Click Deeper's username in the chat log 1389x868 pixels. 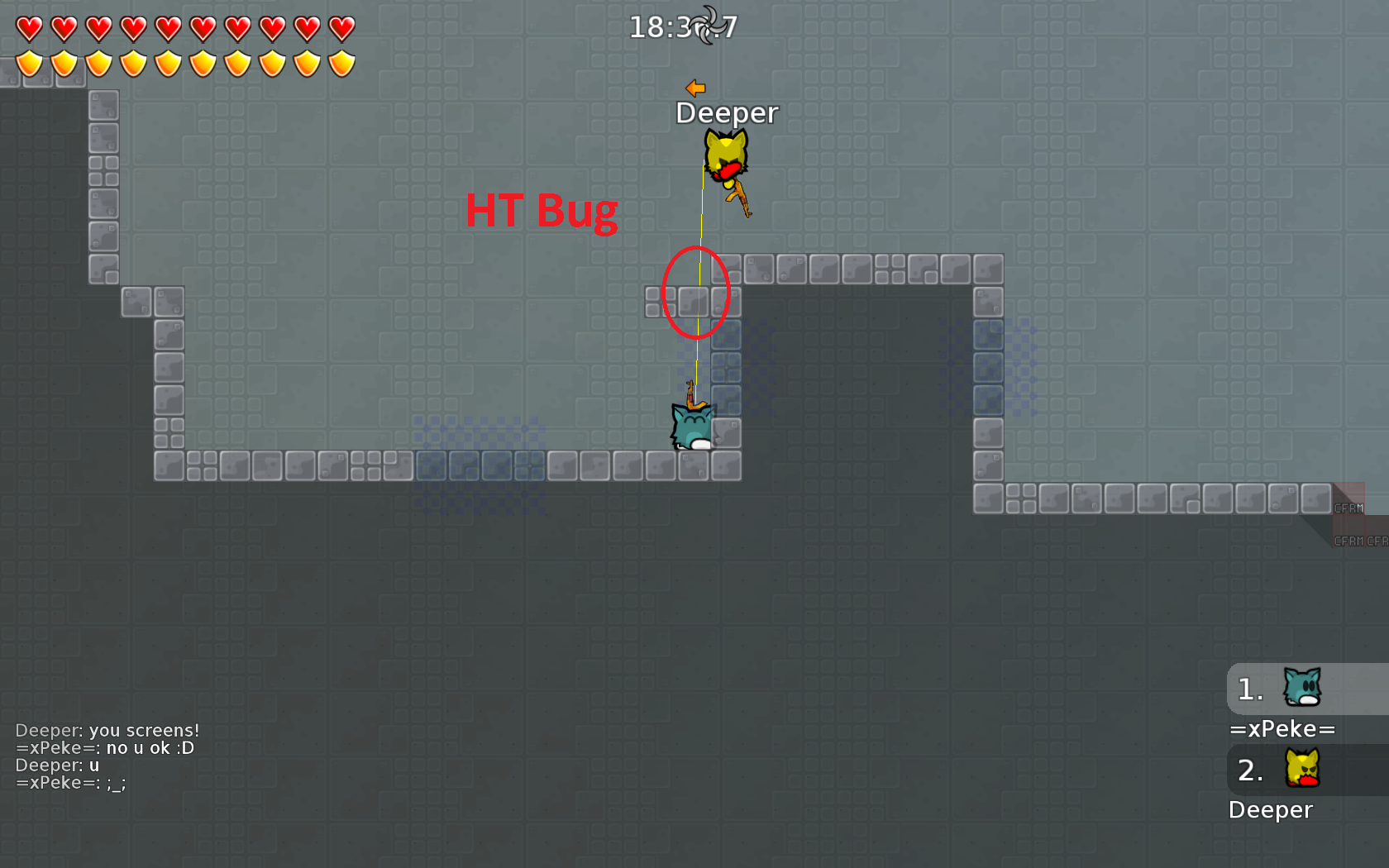(x=45, y=730)
